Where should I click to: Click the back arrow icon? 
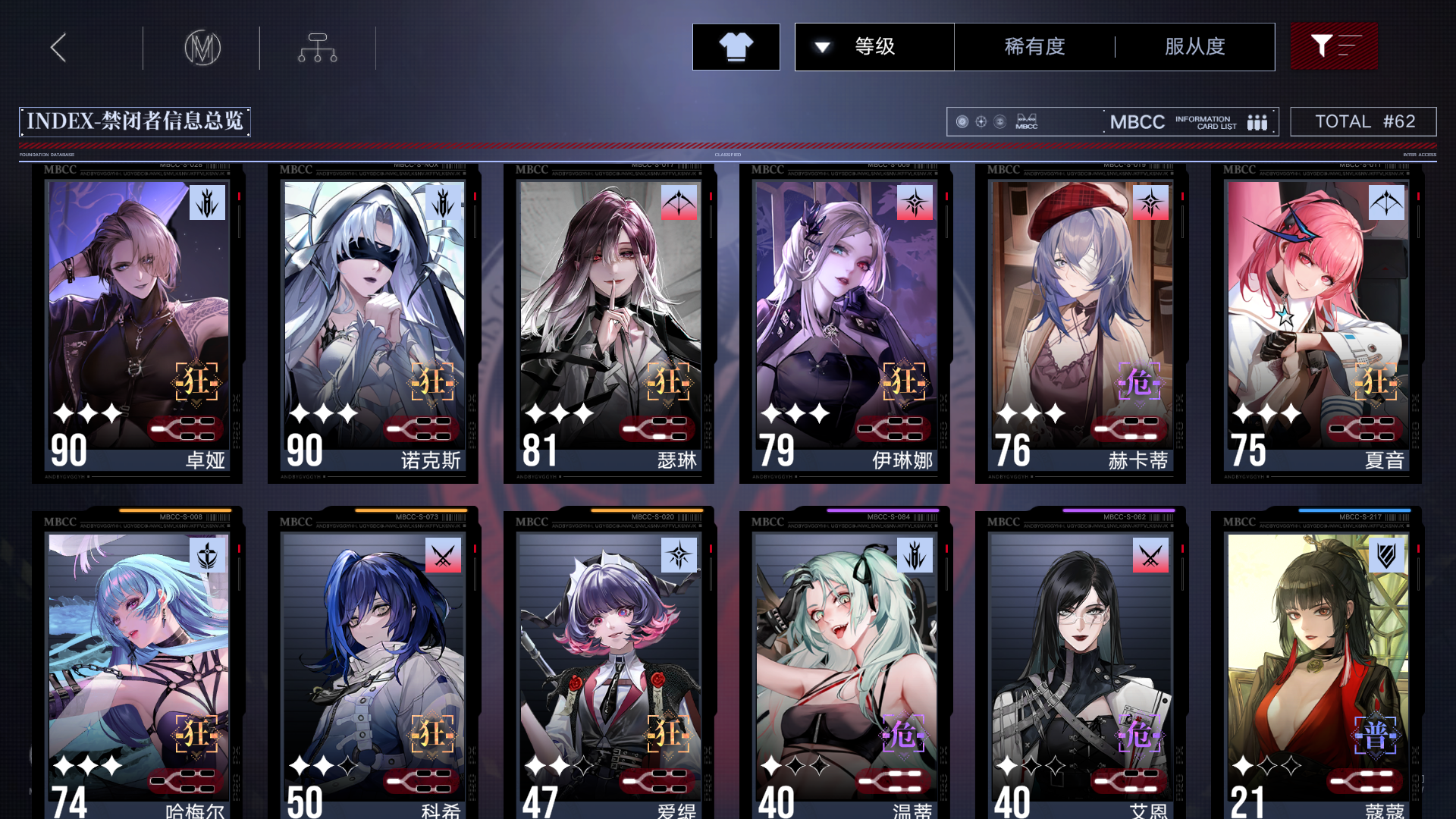[57, 47]
